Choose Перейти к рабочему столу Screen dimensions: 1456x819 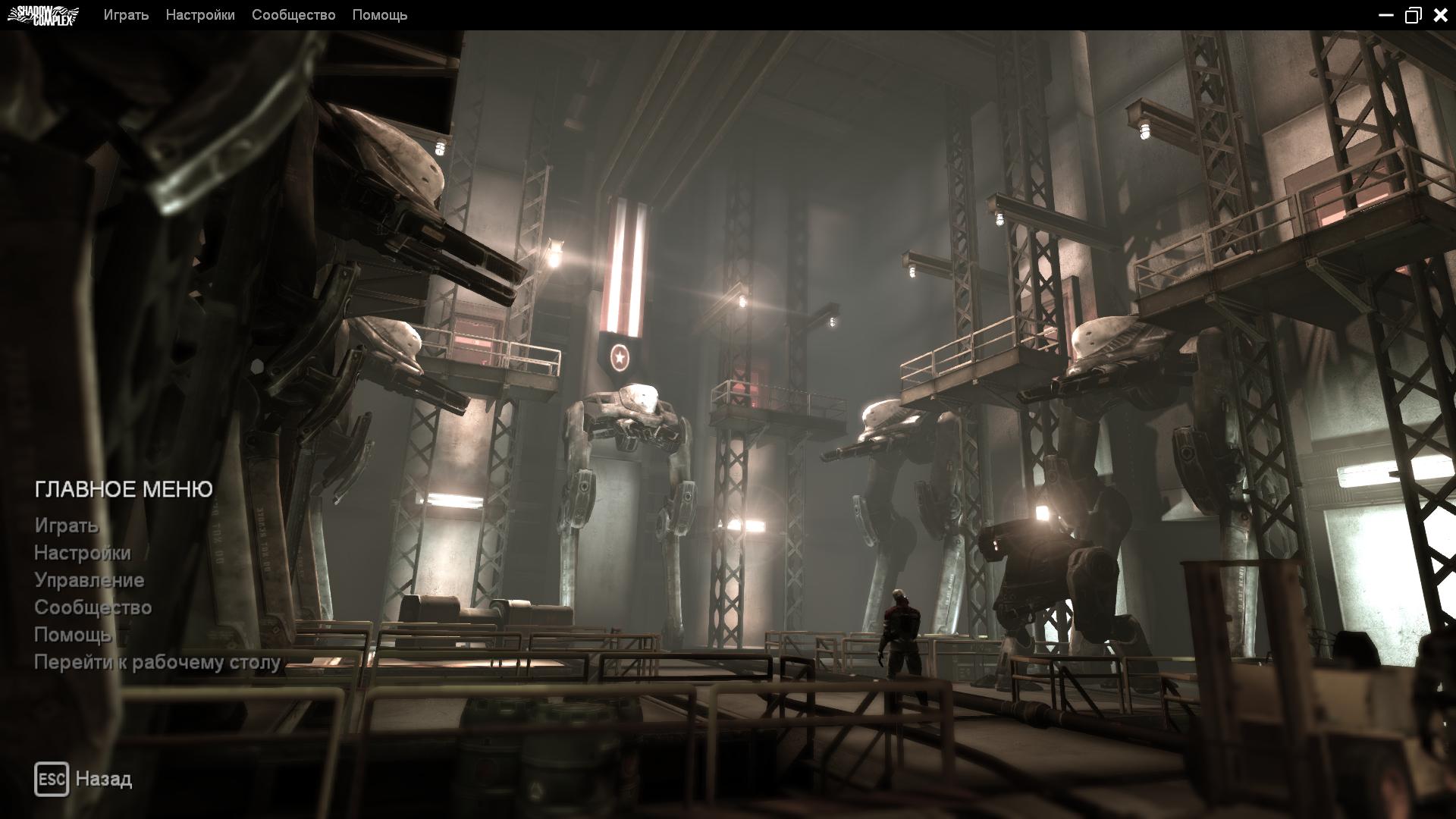point(158,662)
